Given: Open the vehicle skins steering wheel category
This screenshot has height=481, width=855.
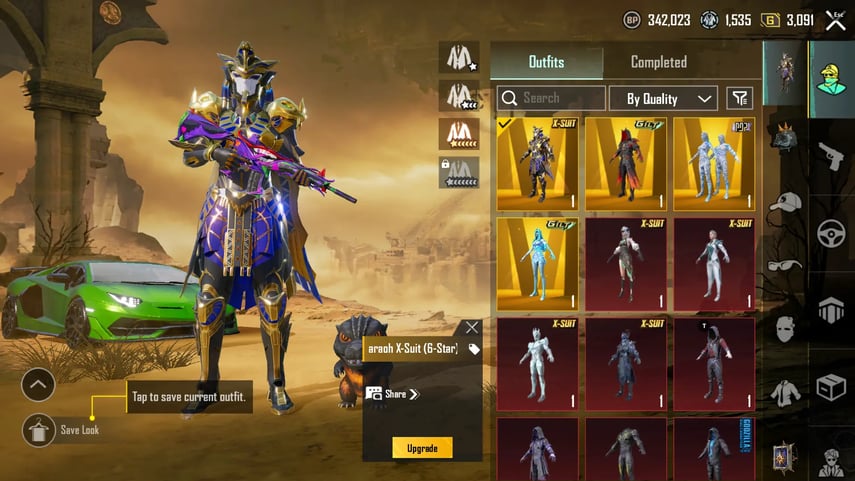Looking at the screenshot, I should pos(831,233).
